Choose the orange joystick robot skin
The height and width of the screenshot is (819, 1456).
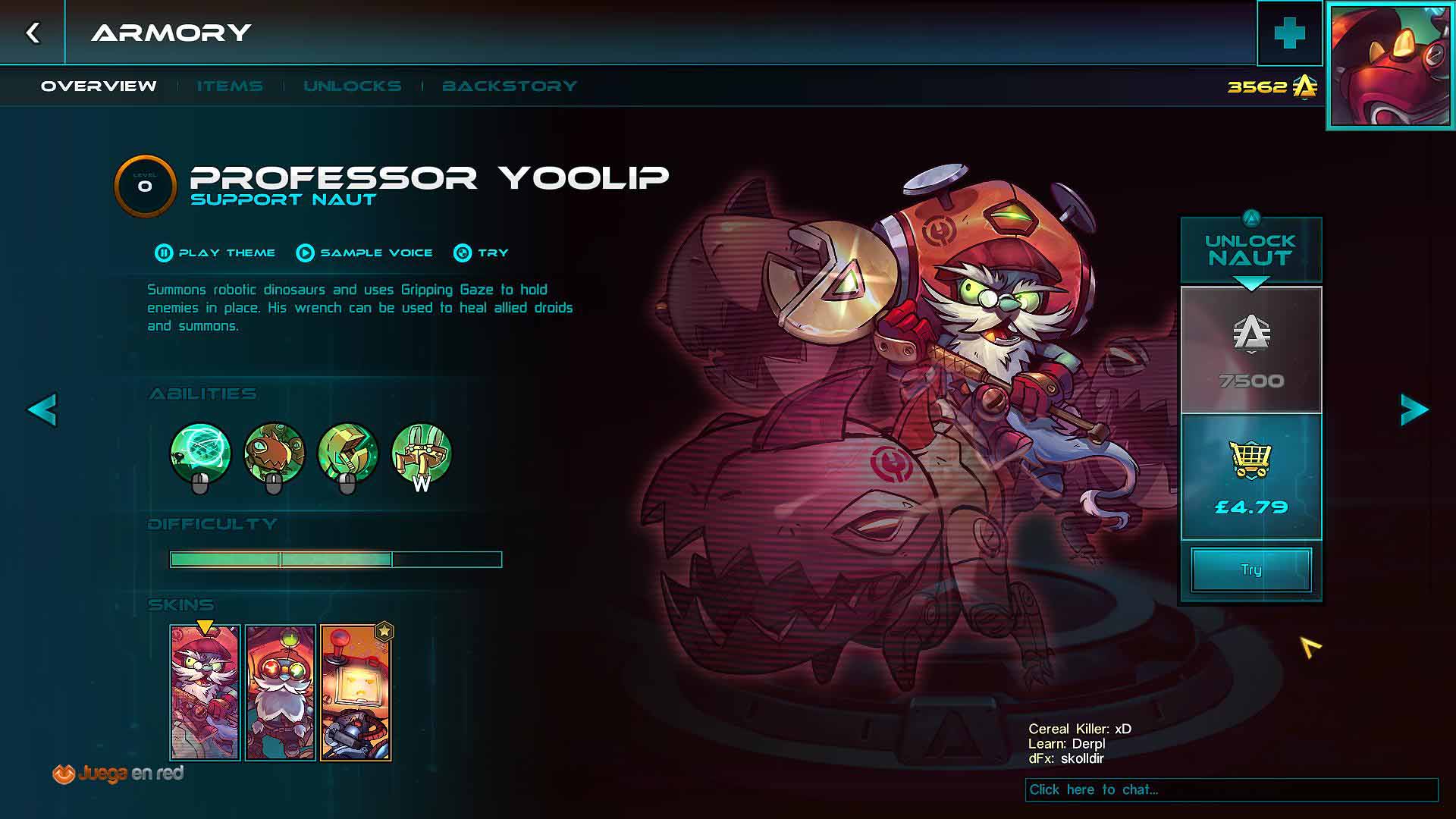[355, 692]
